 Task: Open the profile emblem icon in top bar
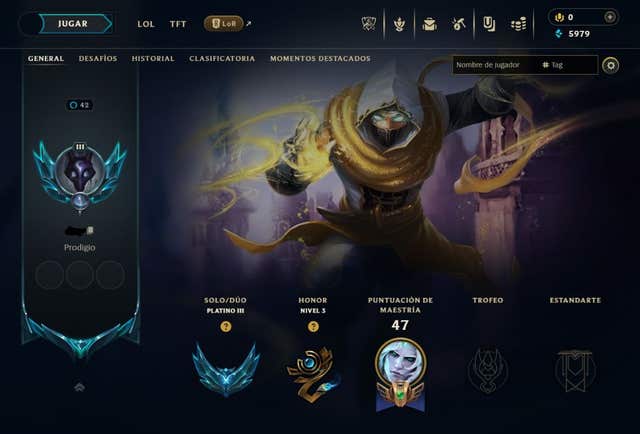point(399,24)
